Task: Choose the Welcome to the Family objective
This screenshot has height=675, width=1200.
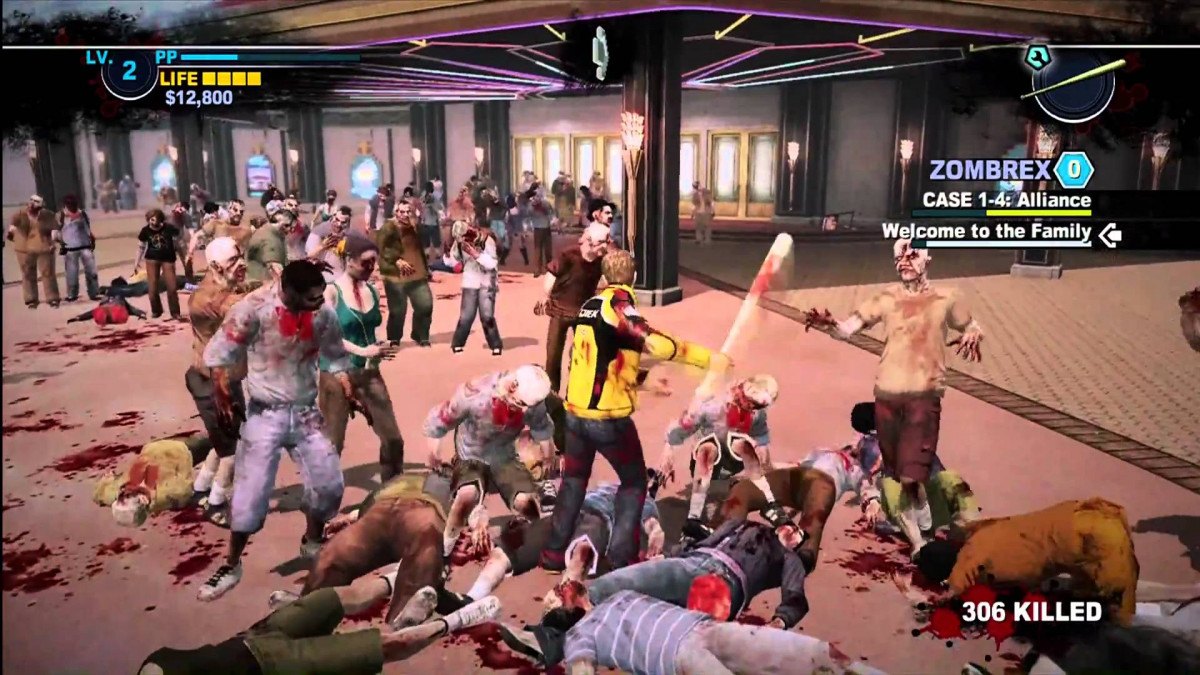Action: click(985, 232)
